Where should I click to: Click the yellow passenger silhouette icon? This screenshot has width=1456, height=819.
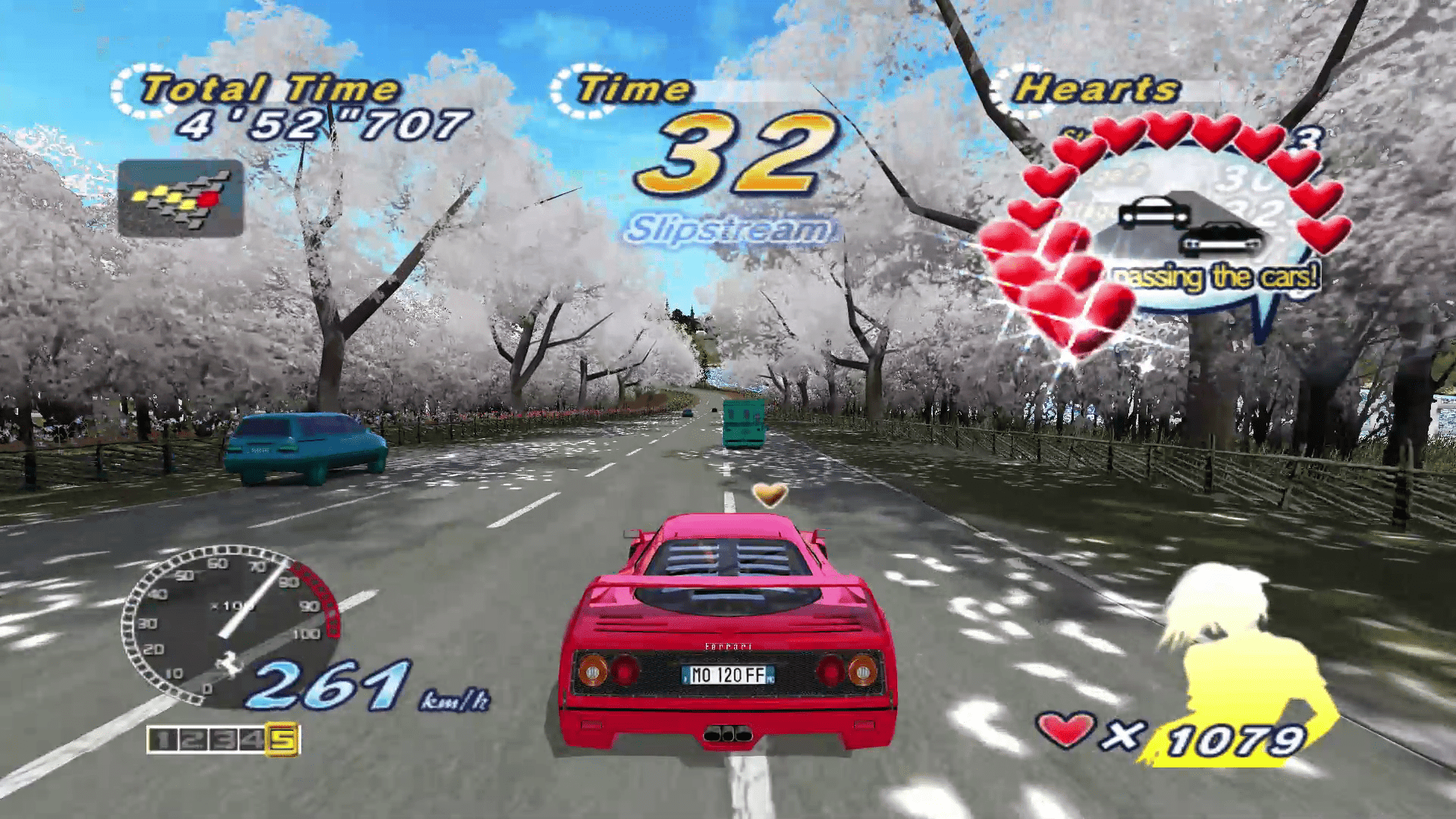[x=1244, y=667]
